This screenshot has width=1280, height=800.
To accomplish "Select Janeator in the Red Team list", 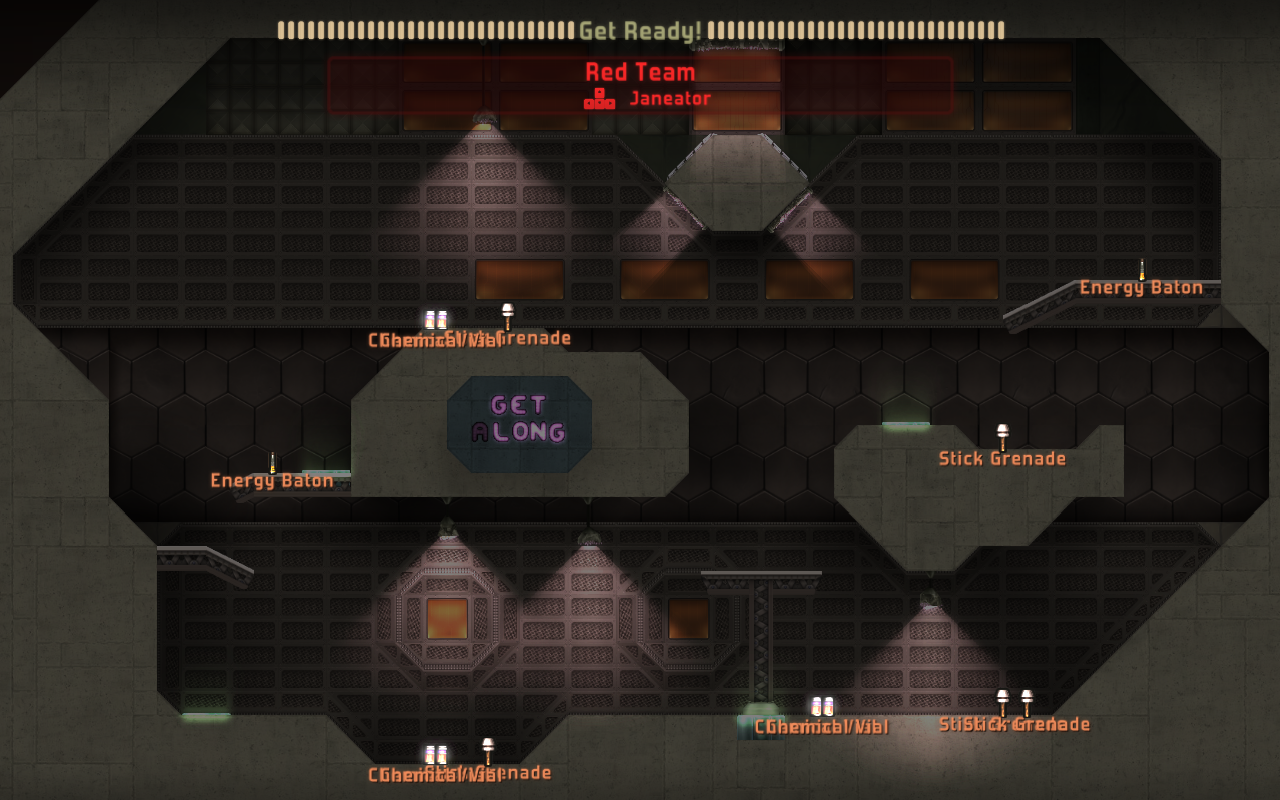I will 669,99.
